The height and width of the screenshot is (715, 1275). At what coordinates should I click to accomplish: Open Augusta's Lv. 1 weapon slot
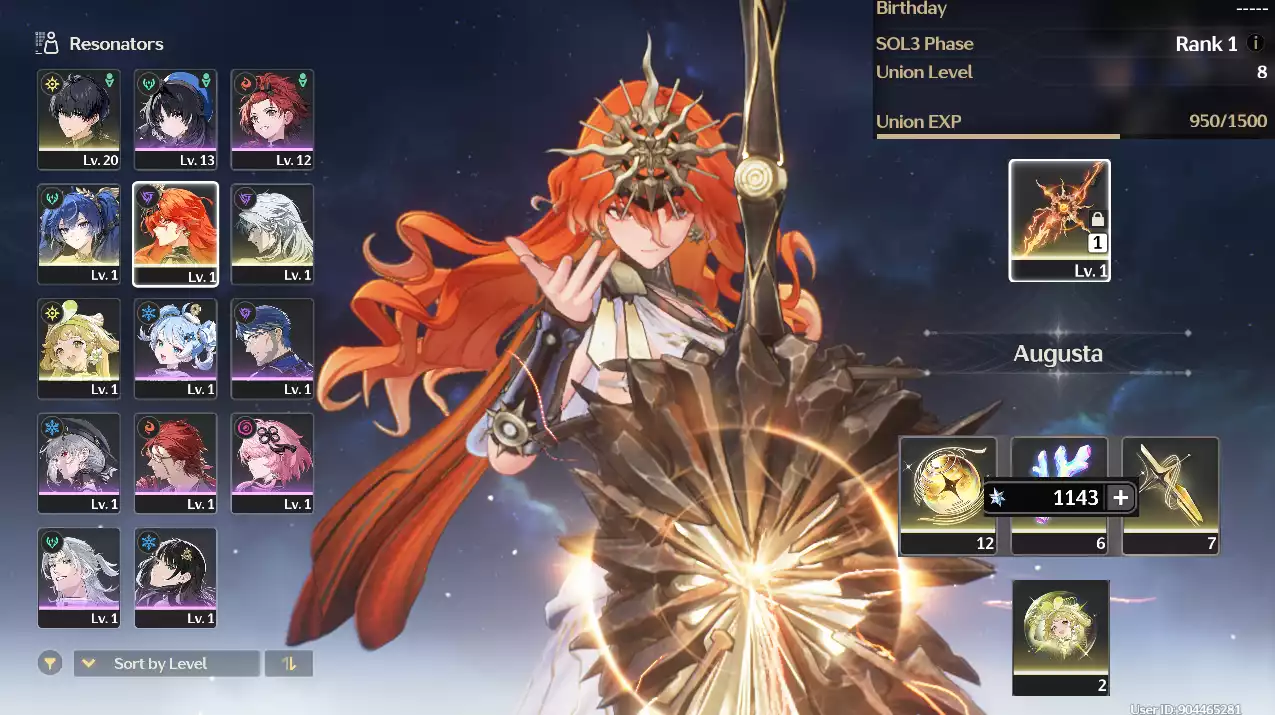point(1059,220)
